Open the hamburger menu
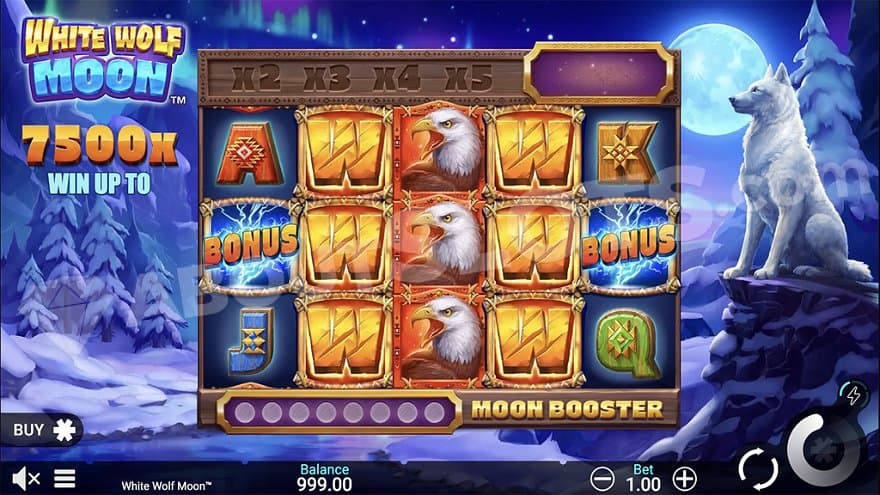This screenshot has height=495, width=880. [x=65, y=478]
